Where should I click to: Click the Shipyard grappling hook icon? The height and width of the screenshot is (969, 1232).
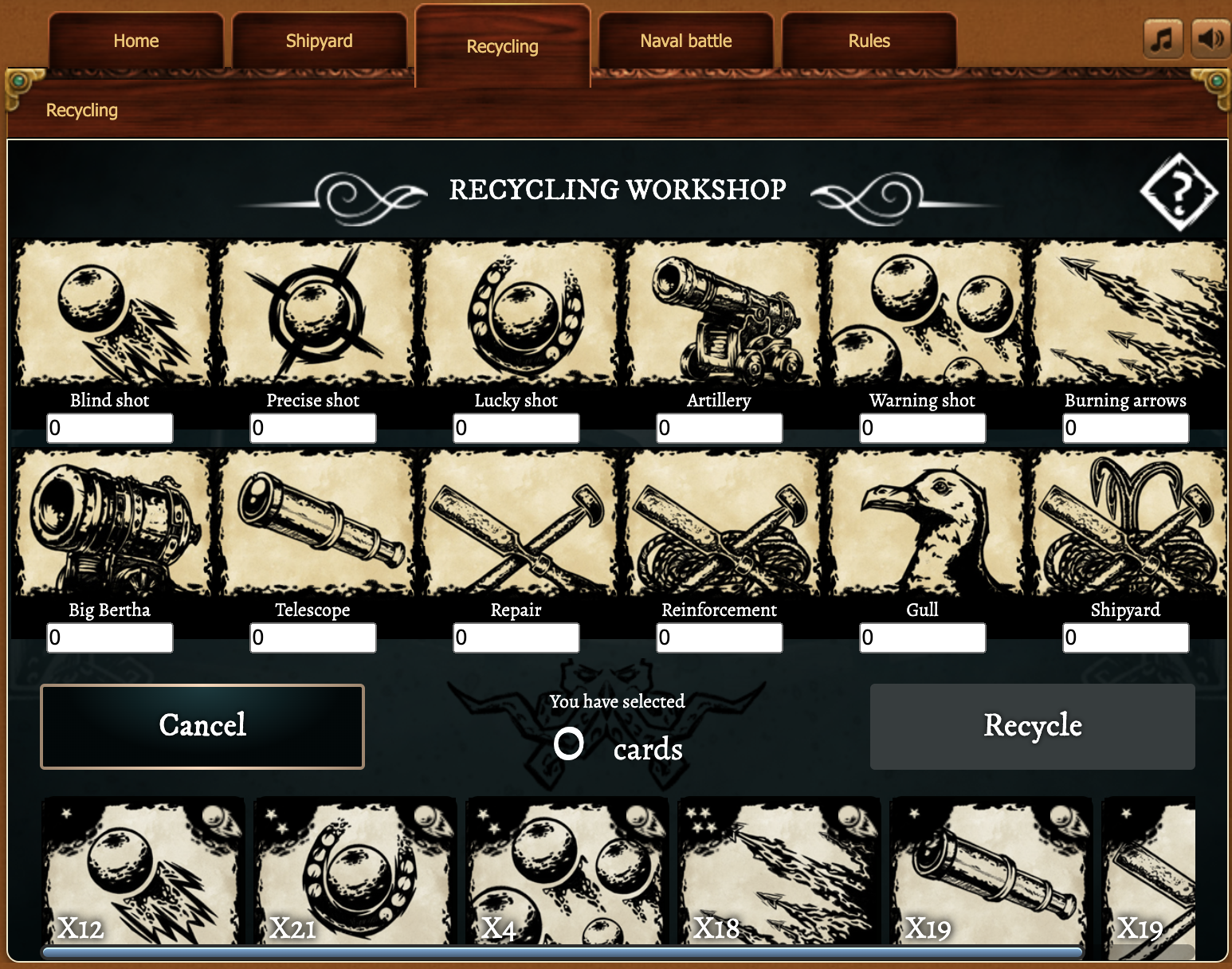tap(1125, 522)
